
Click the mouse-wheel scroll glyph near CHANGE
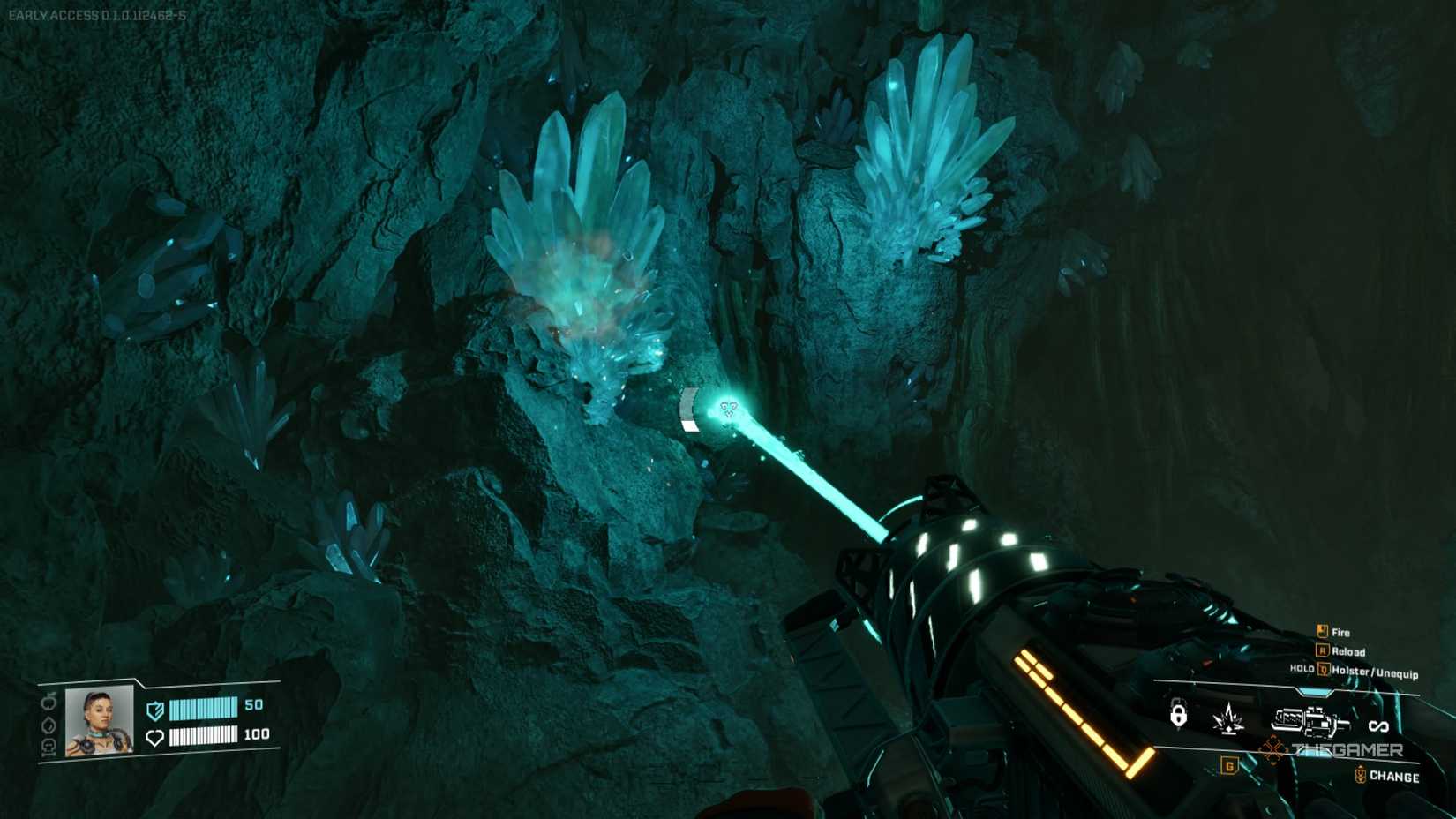pos(1360,774)
